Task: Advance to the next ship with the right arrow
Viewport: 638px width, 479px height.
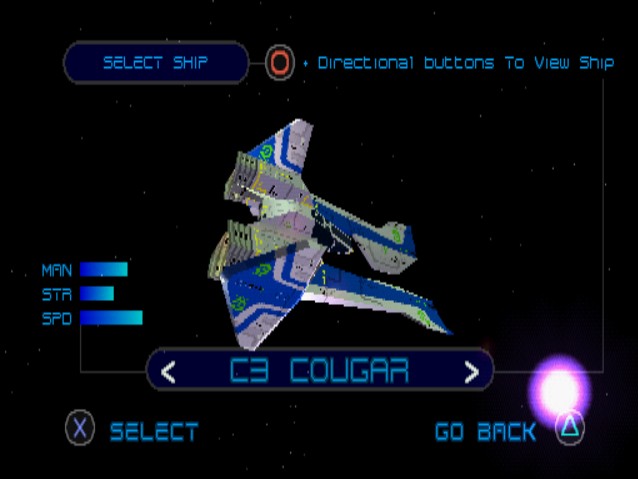Action: point(471,372)
